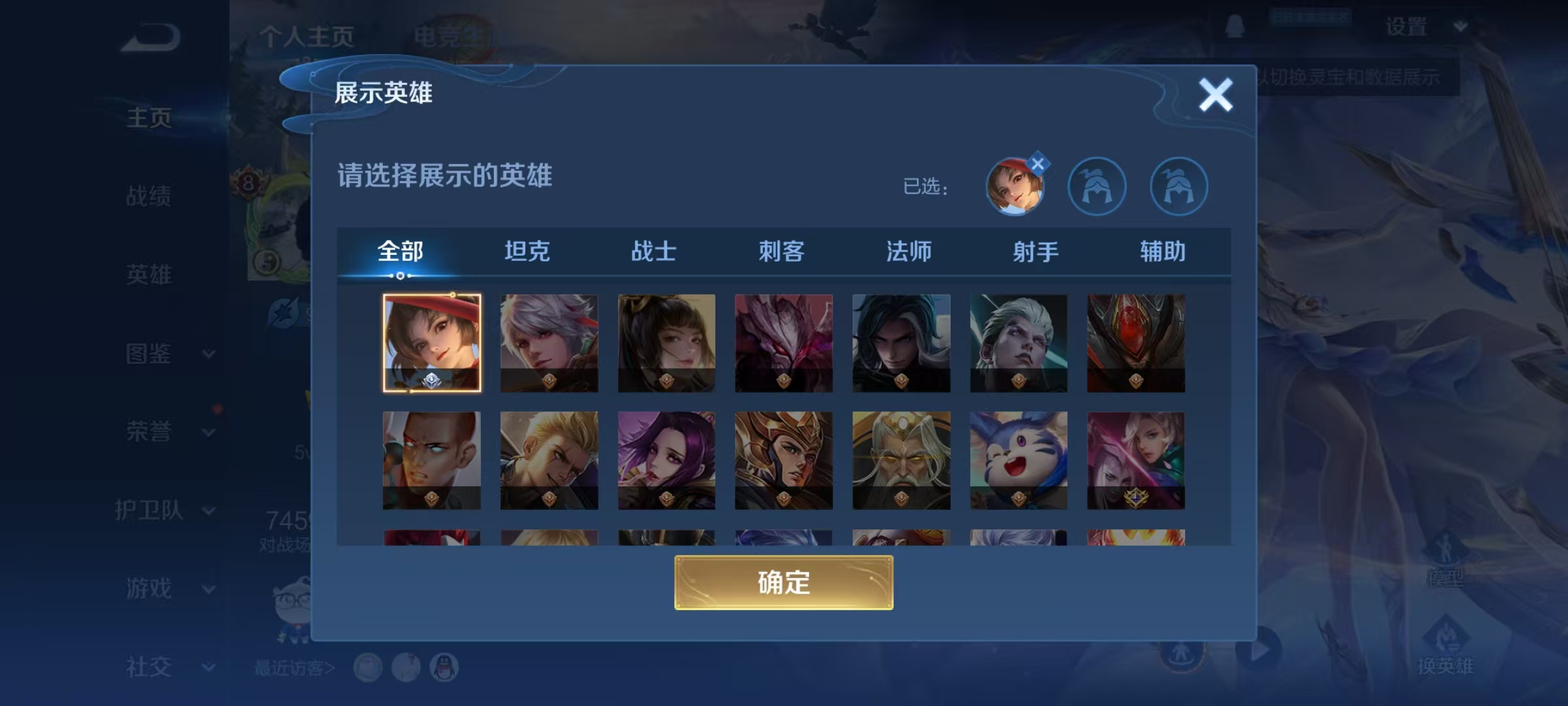Viewport: 1568px width, 706px height.
Task: Remove the selected hero via its X badge
Action: 1039,163
